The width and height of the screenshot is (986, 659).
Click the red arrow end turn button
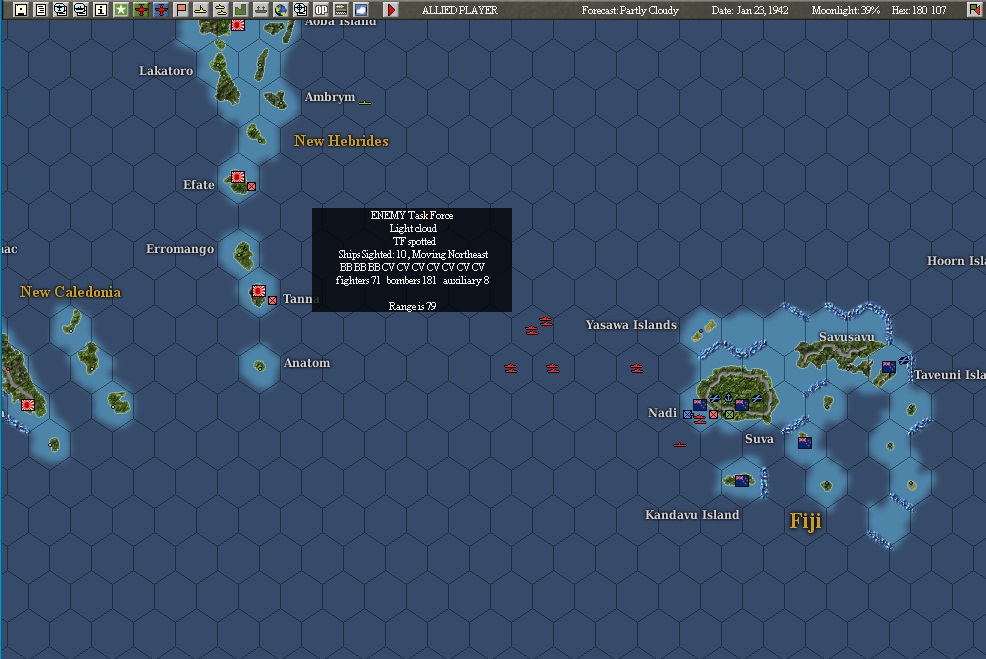(x=391, y=10)
